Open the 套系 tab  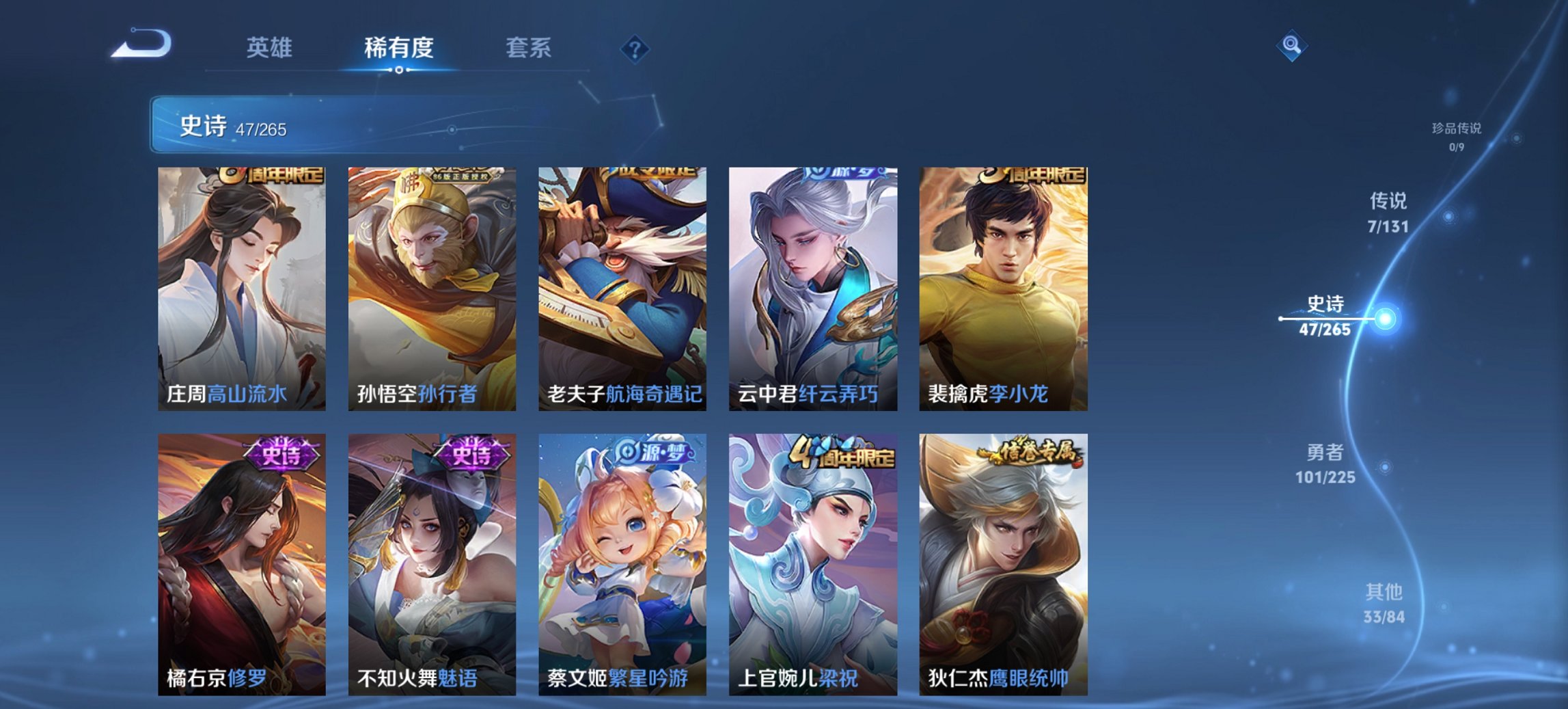point(528,48)
